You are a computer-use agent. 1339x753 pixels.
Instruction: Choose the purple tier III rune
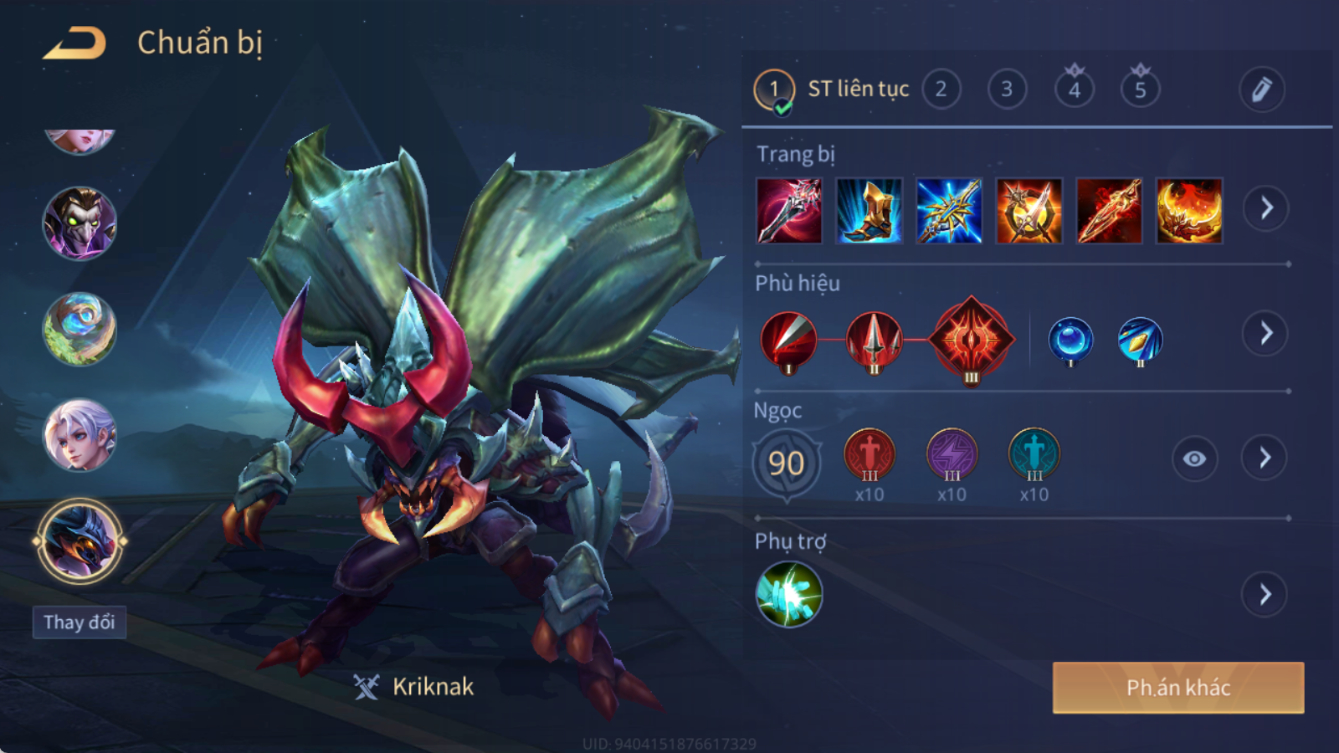coord(951,454)
